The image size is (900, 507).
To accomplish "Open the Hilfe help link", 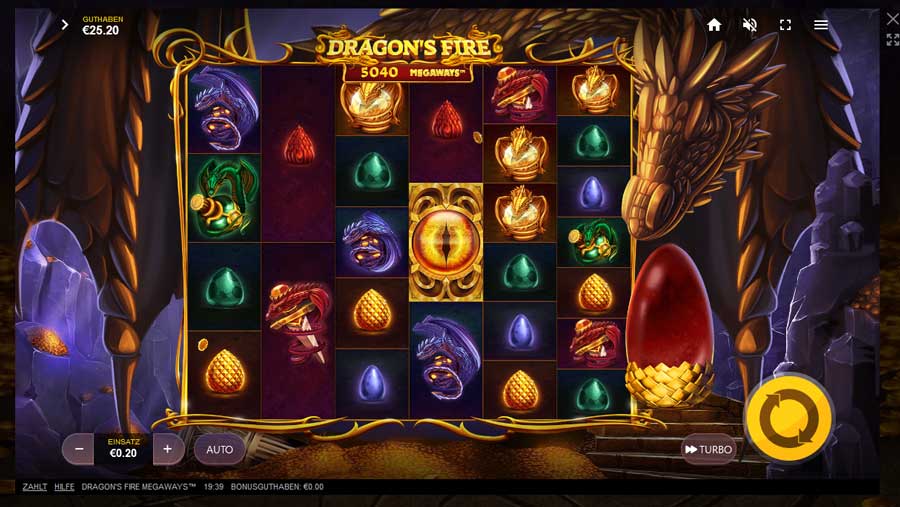I will pos(64,487).
